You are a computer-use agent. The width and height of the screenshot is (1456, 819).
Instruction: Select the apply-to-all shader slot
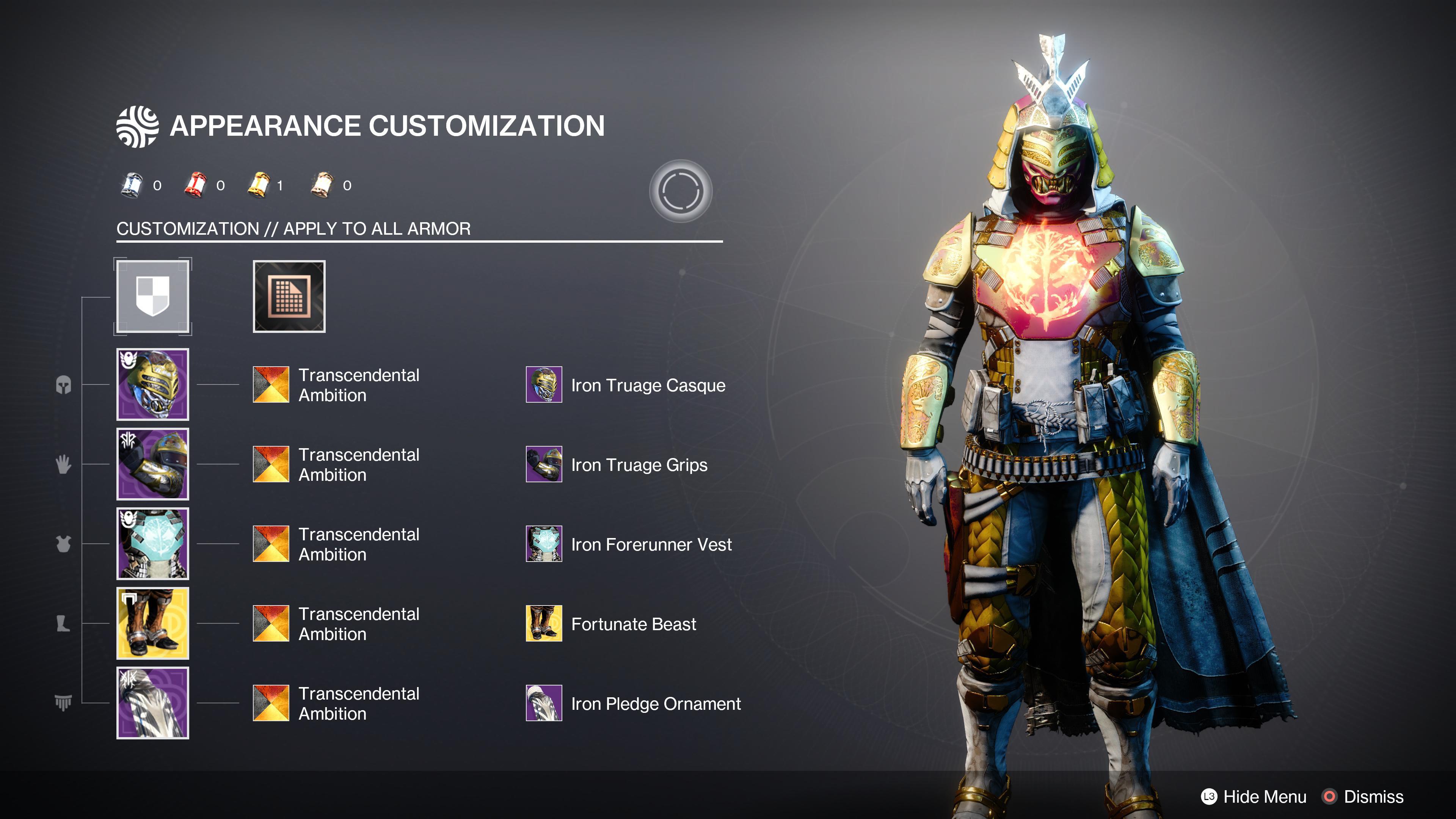coord(152,297)
